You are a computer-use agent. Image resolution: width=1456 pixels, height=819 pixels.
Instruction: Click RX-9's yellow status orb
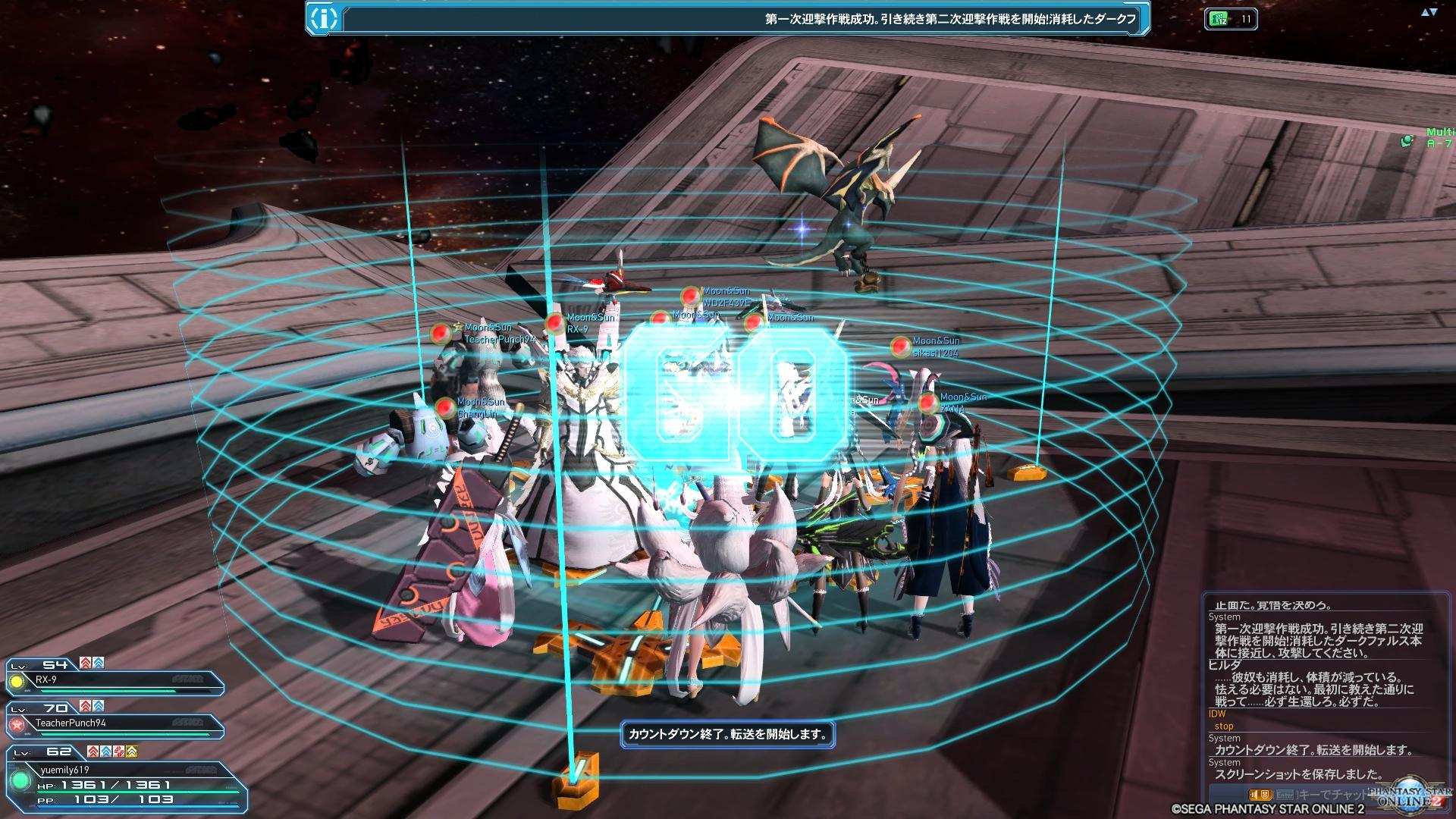17,681
